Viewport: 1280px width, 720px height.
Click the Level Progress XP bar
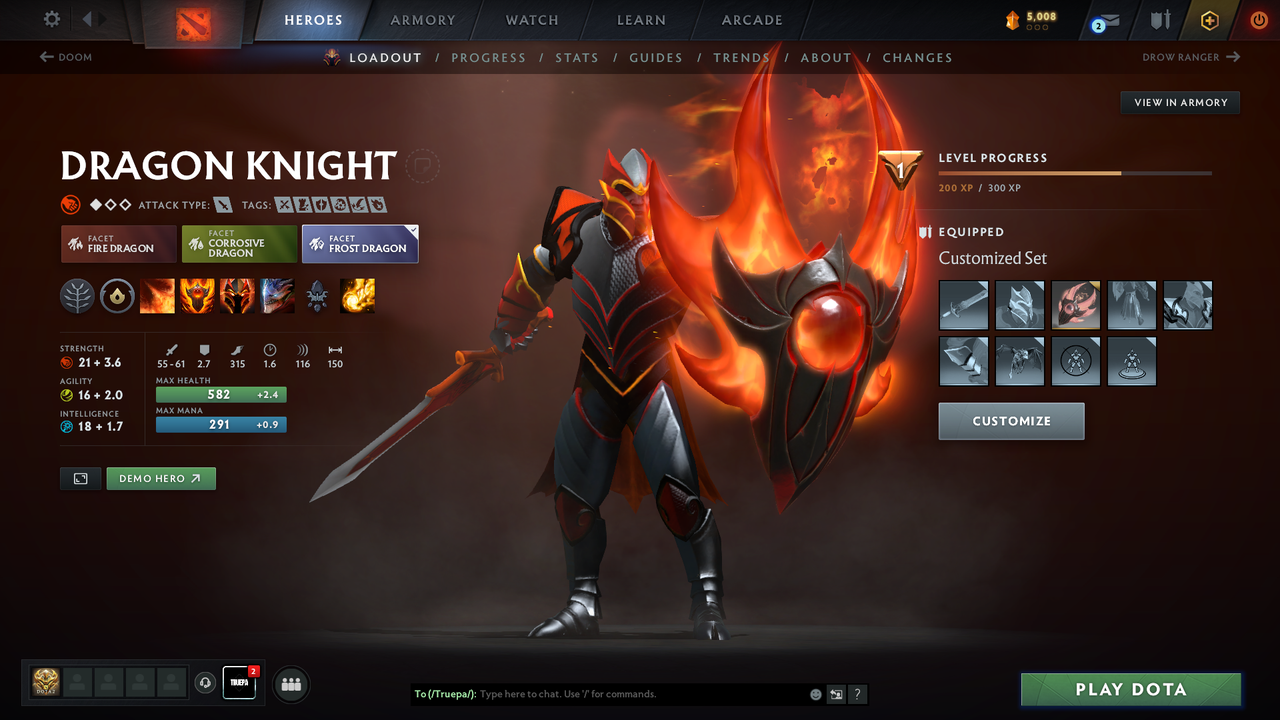pyautogui.click(x=1075, y=172)
